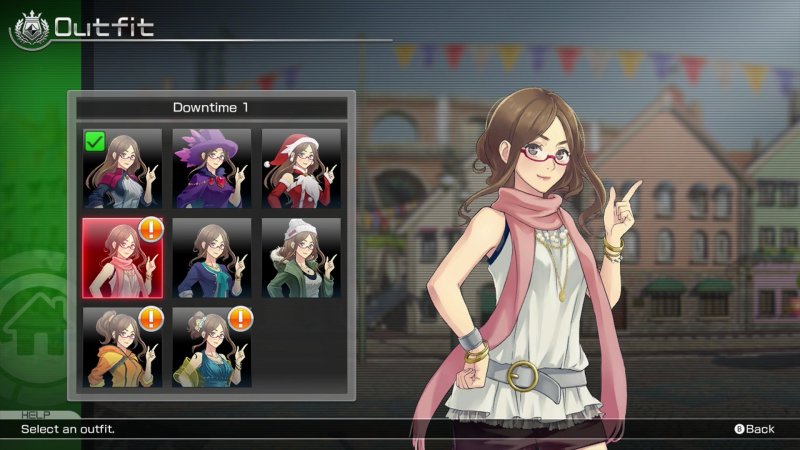Choose the purple witch hat outfit
Screen dimensions: 800x450
click(211, 168)
